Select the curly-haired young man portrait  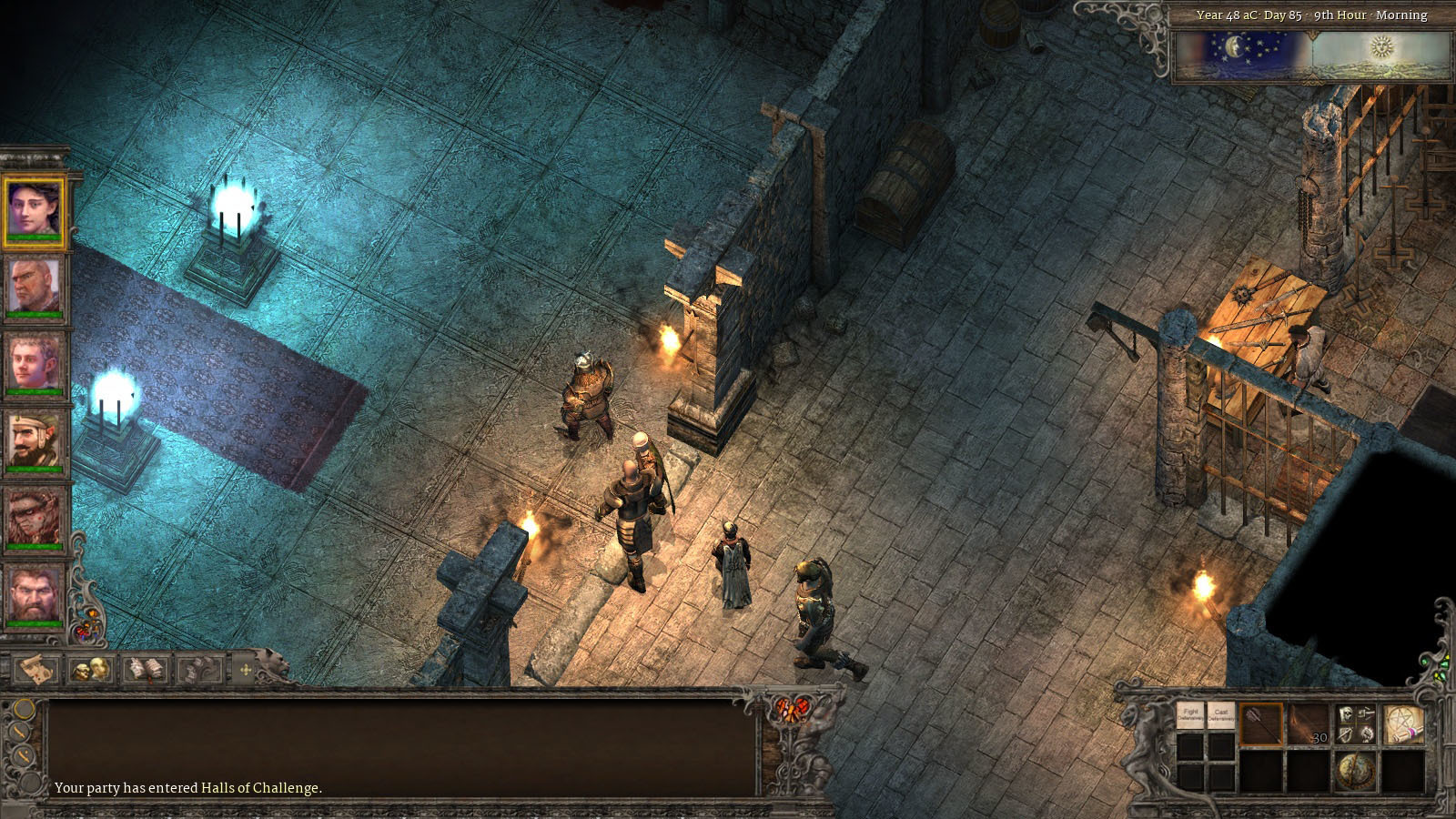tap(35, 361)
